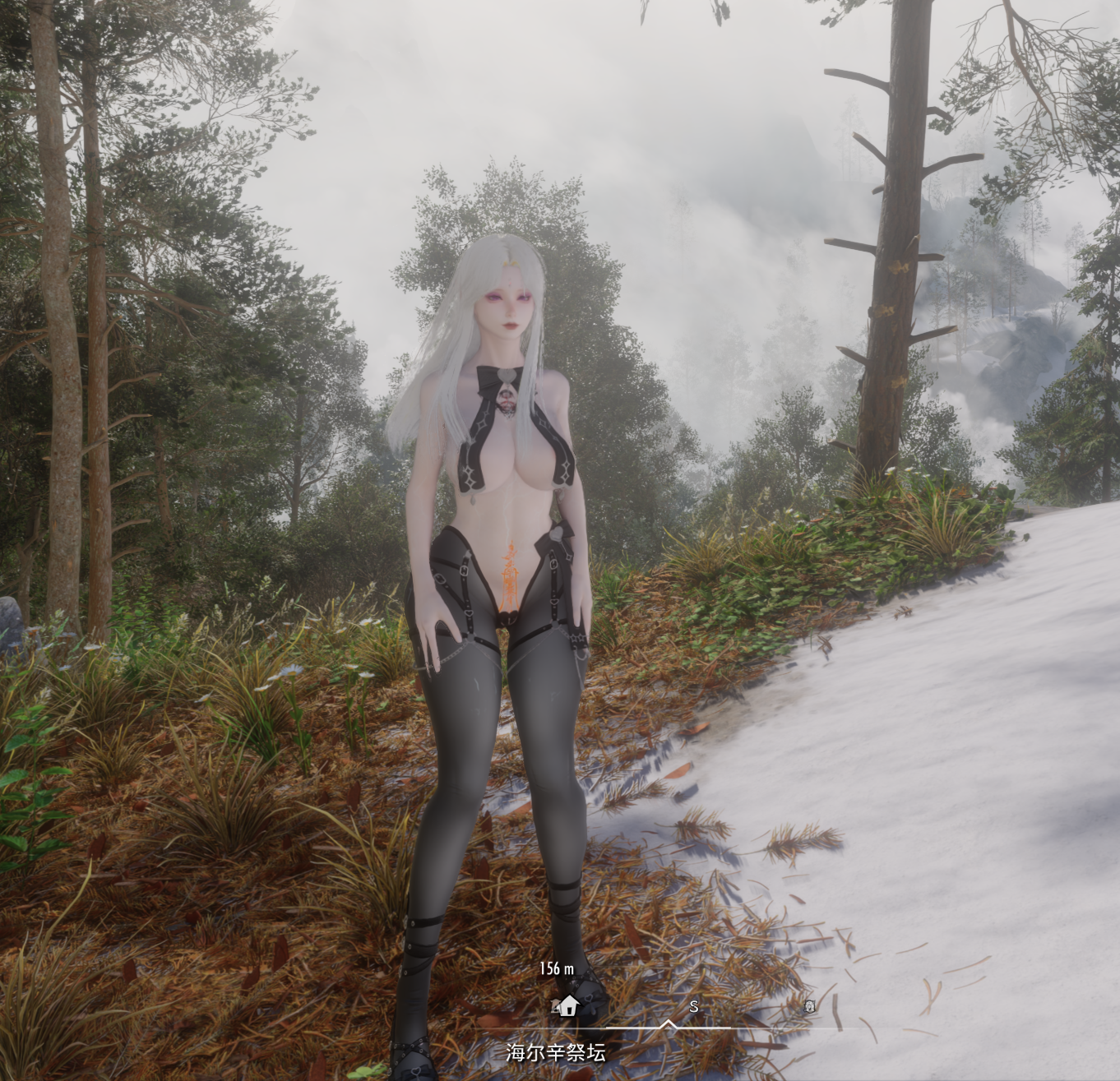Screen dimensions: 1120x1081
Task: Select the faint marker right of compass S
Action: (x=809, y=1005)
